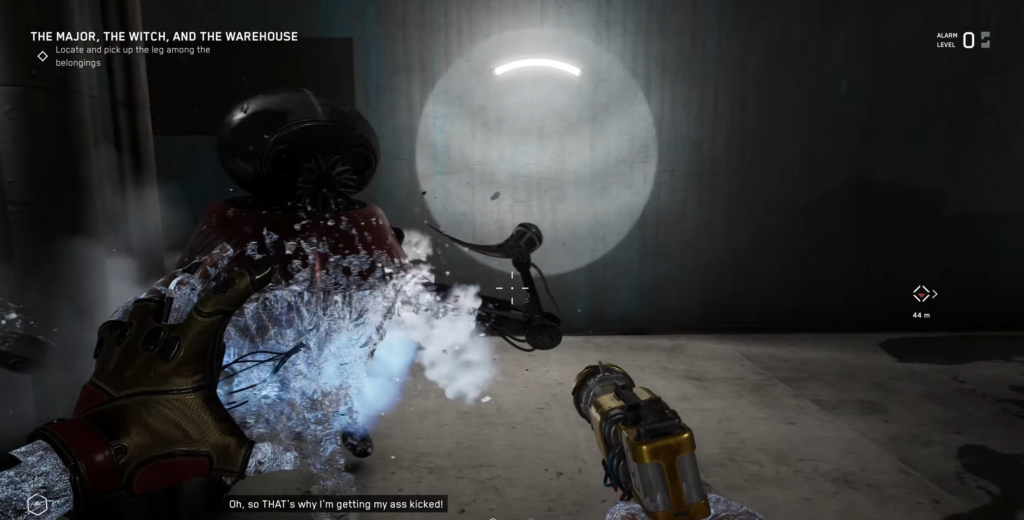Image resolution: width=1024 pixels, height=520 pixels.
Task: Click the Alarm Level indicator icon
Action: pos(985,40)
